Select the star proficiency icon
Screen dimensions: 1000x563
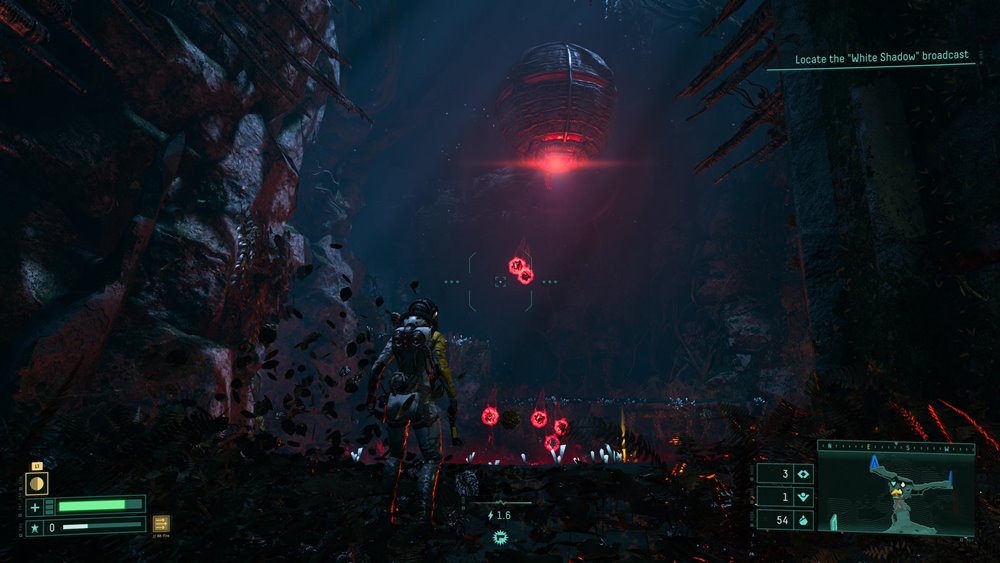(x=34, y=526)
